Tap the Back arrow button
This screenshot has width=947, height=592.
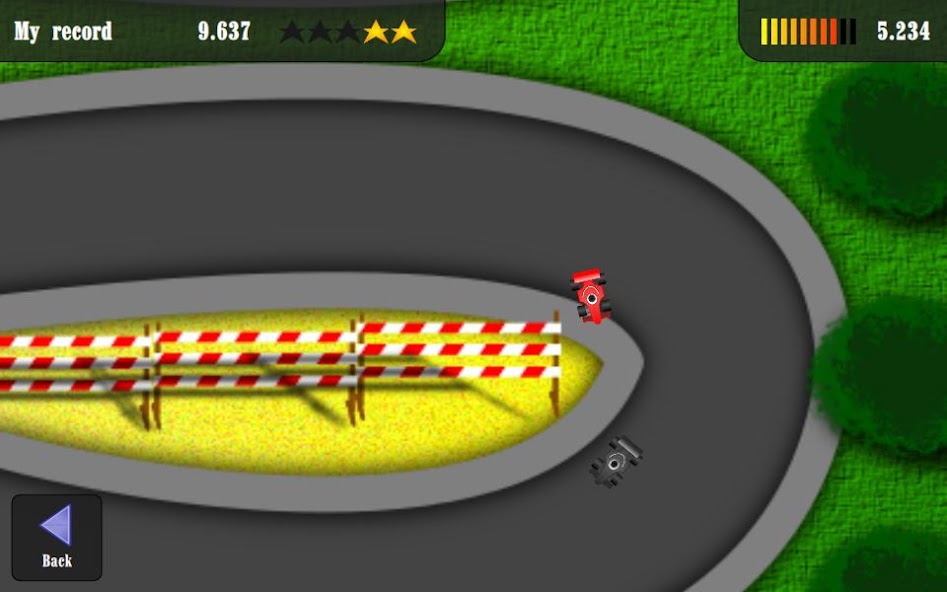57,536
